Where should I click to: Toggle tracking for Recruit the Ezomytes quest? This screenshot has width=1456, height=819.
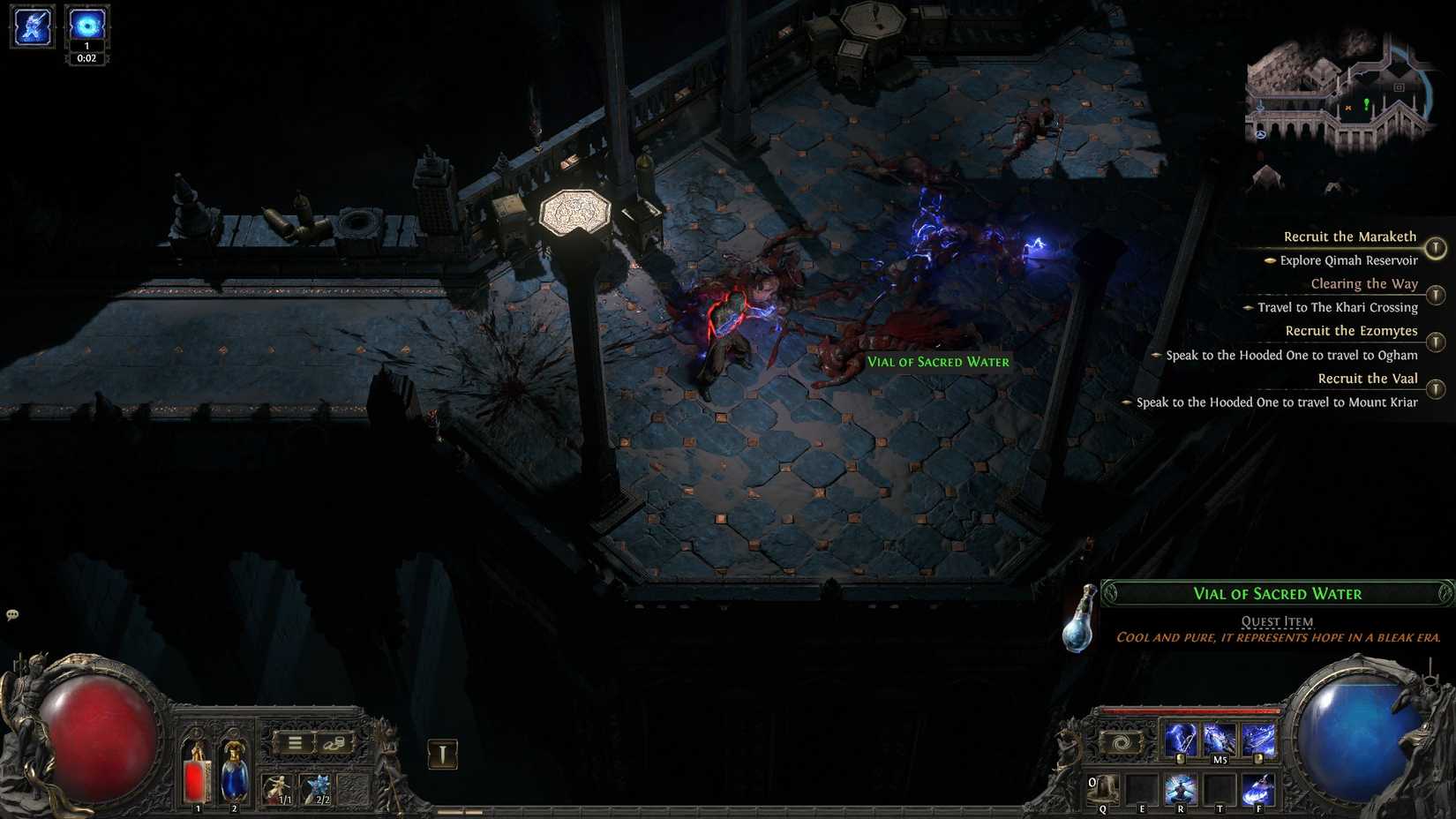[1437, 342]
